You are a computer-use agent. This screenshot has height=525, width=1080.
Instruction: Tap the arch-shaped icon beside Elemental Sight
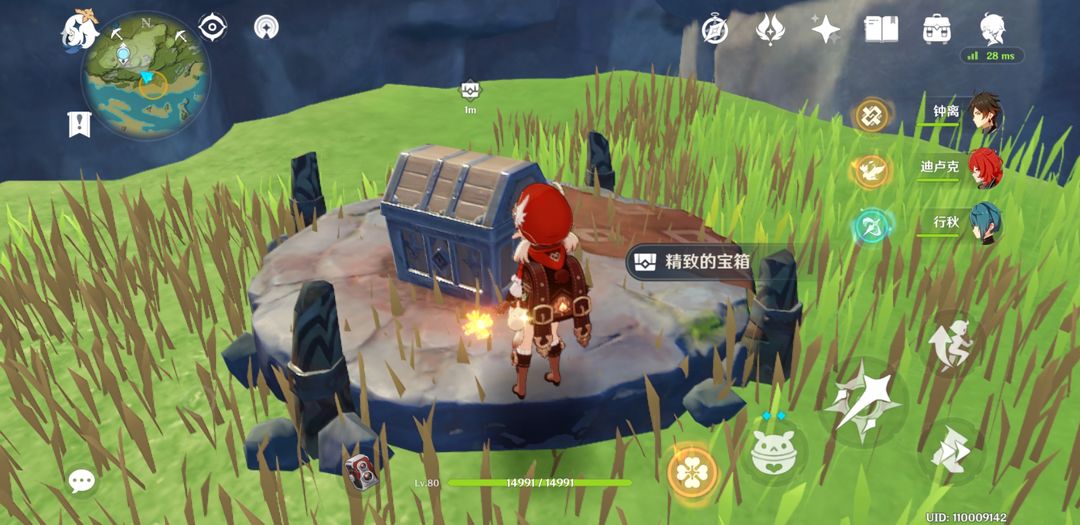266,27
